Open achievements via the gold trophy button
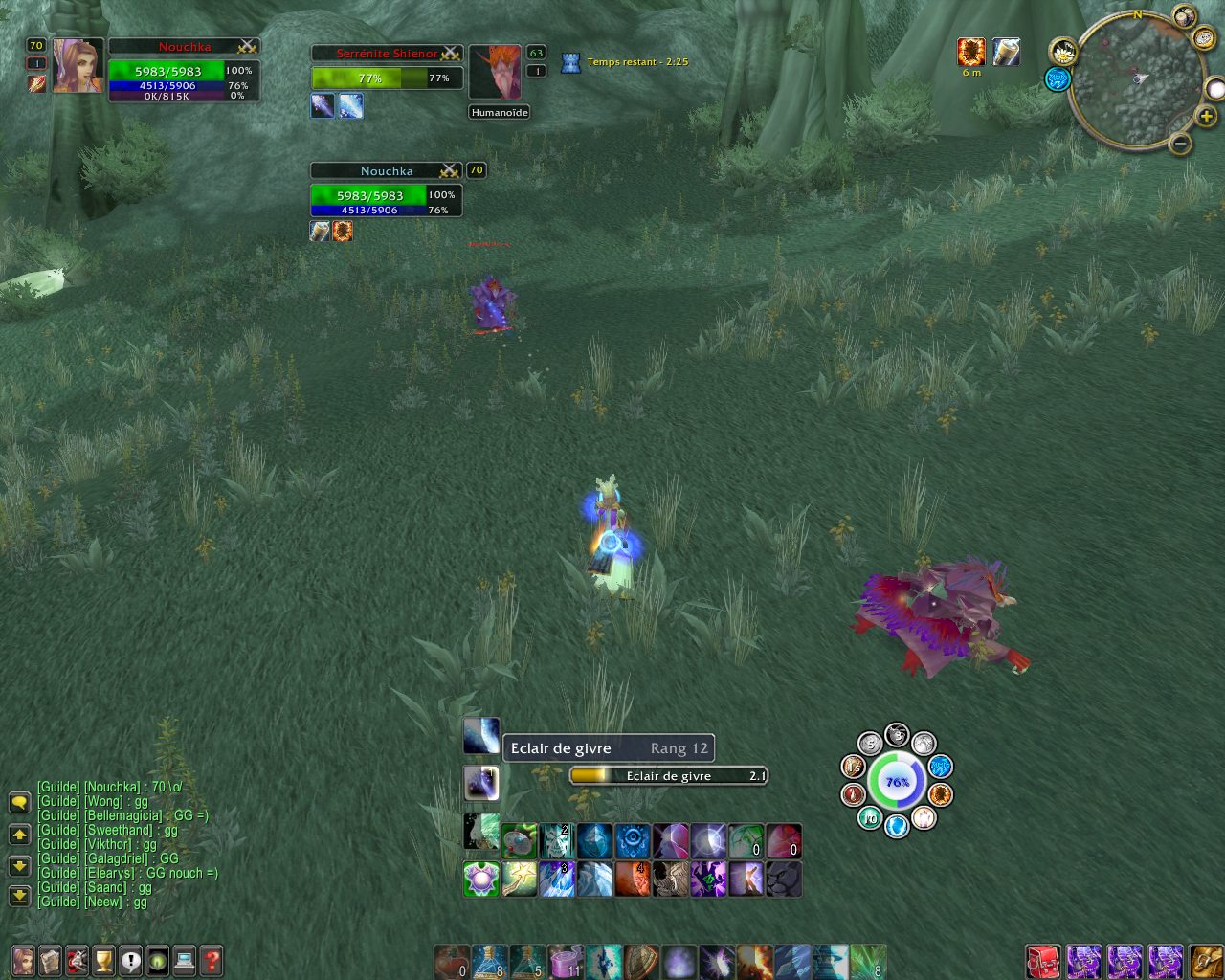This screenshot has width=1225, height=980. (103, 960)
